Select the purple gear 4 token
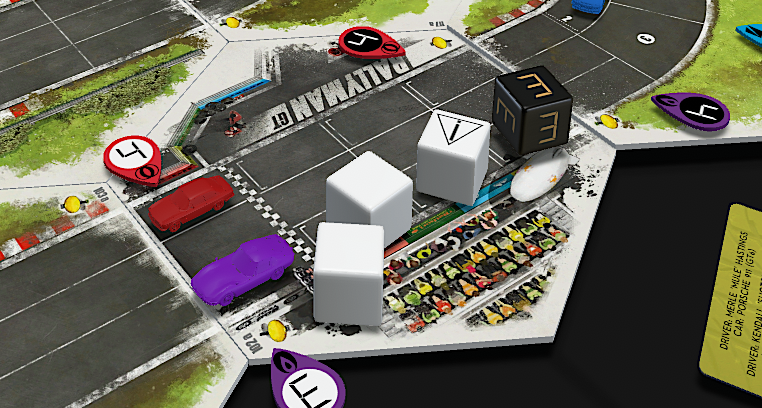The width and height of the screenshot is (762, 408). (692, 110)
